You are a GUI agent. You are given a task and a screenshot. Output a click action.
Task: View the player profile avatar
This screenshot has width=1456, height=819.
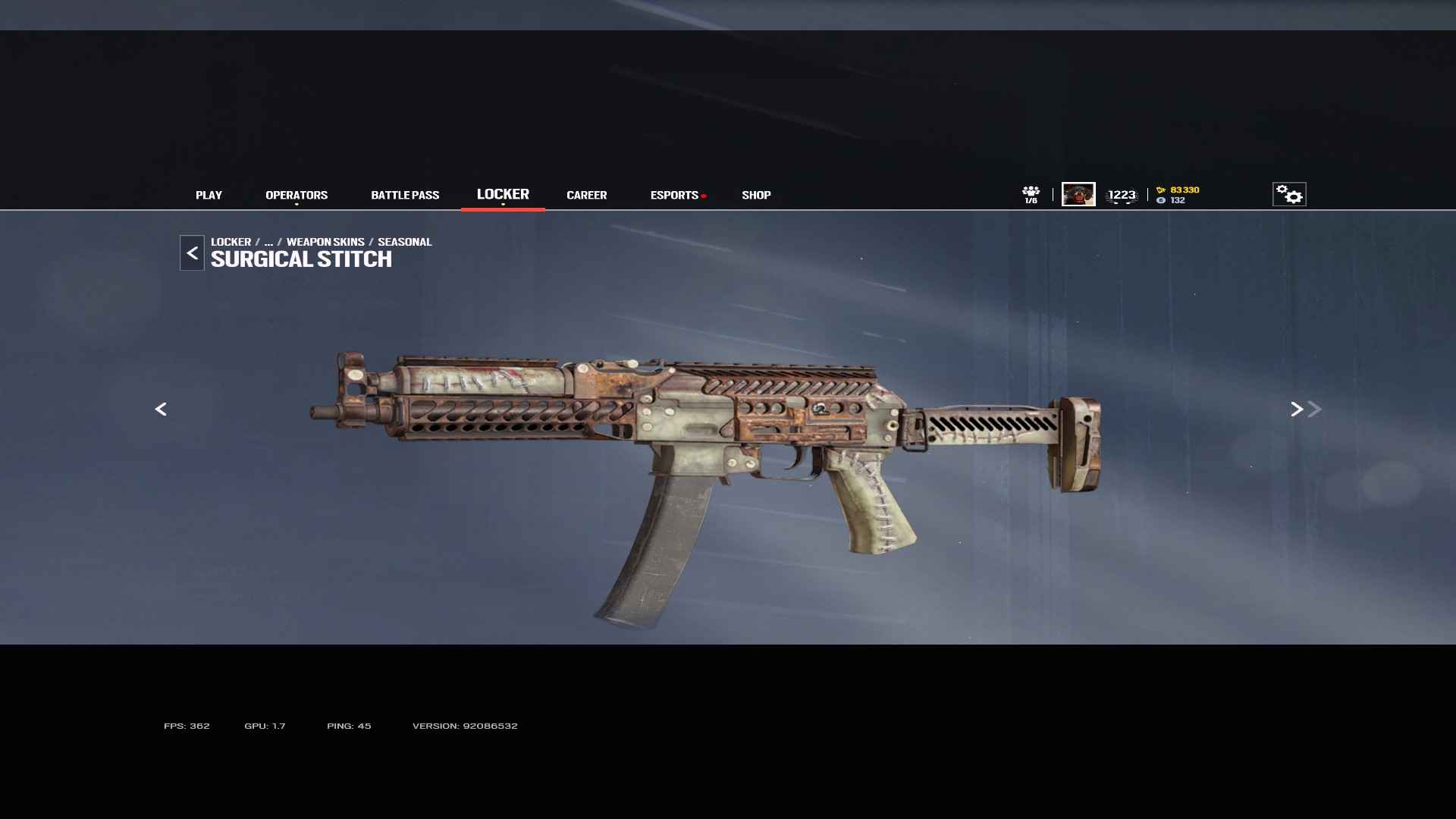pos(1078,194)
